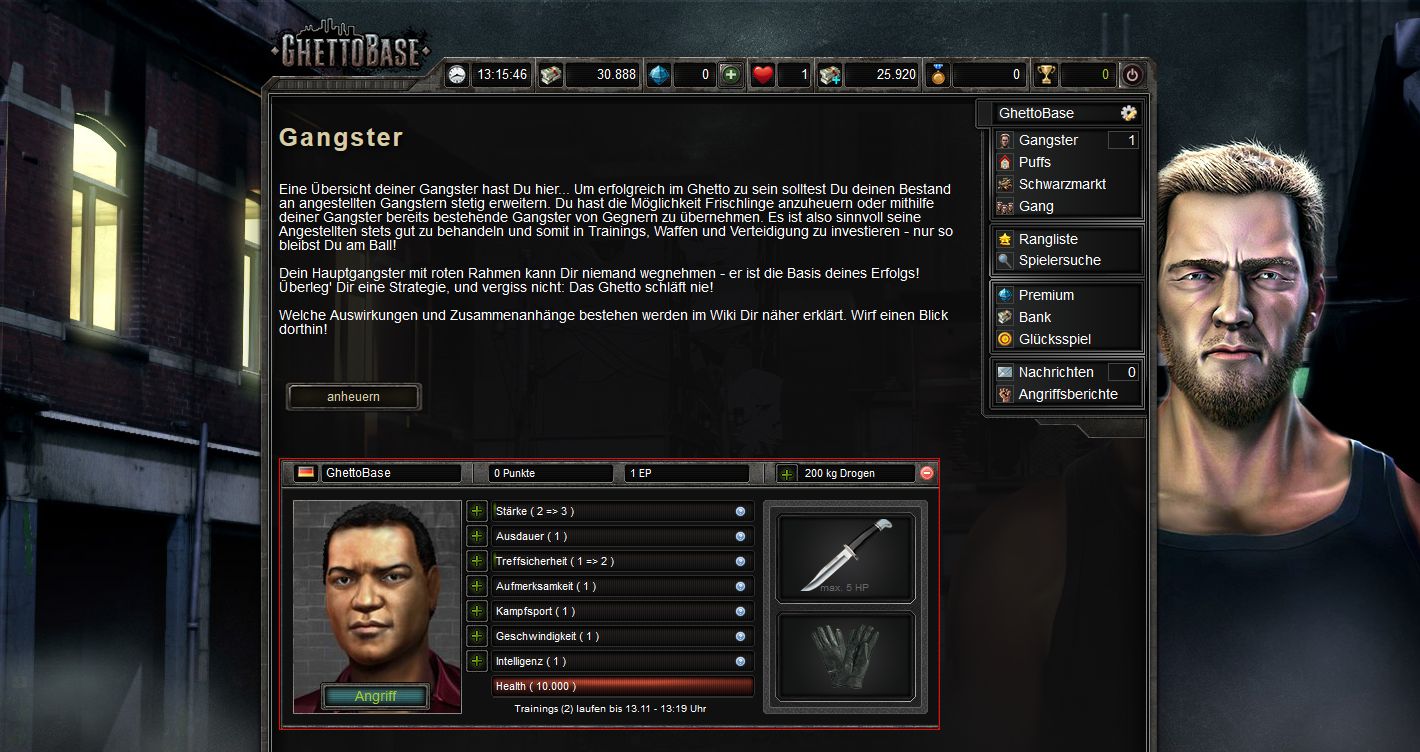Select the Gang menu entry
The width and height of the screenshot is (1420, 752).
[x=1035, y=207]
